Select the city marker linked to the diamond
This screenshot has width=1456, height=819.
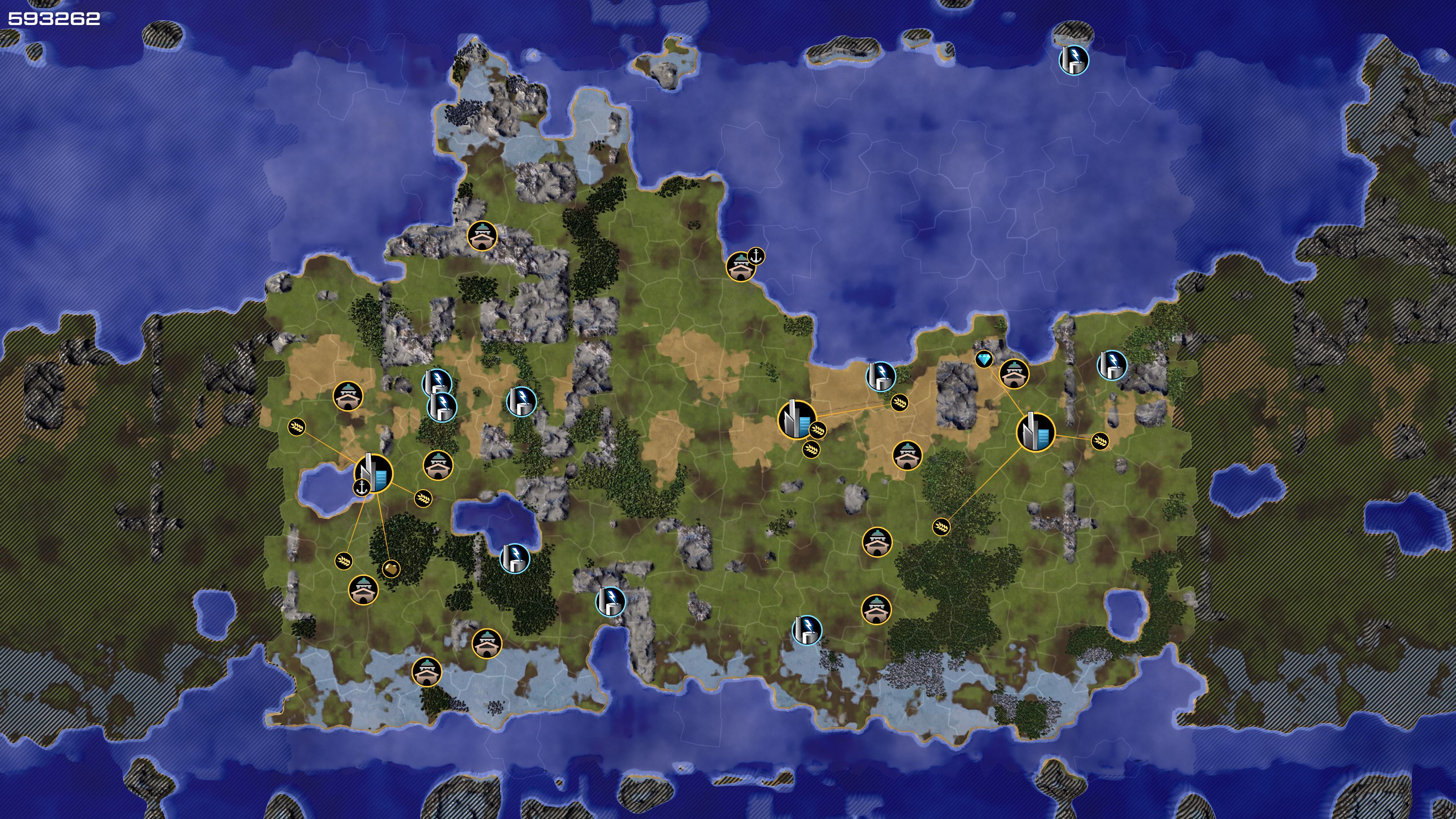[1036, 432]
